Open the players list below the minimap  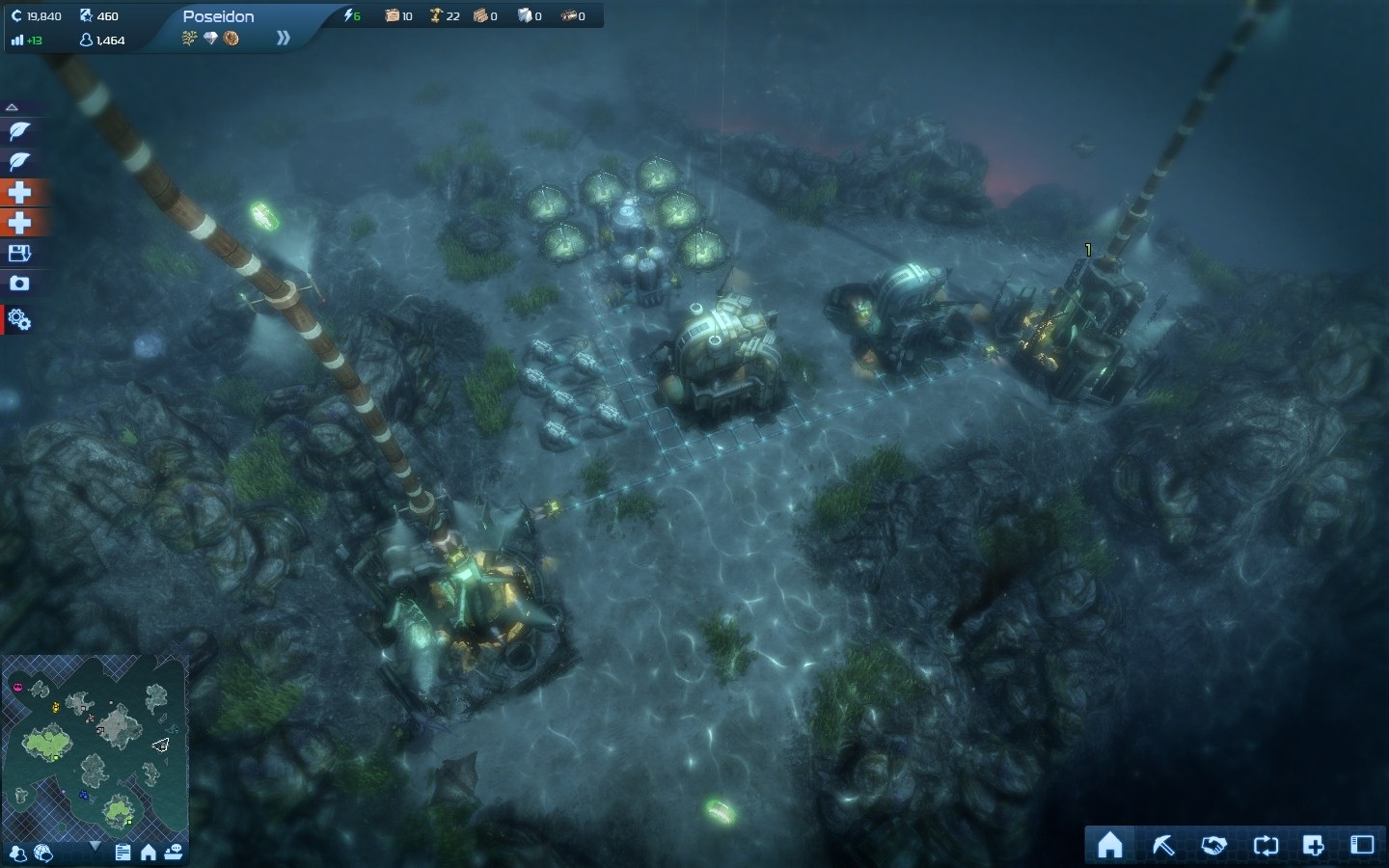coord(17,853)
